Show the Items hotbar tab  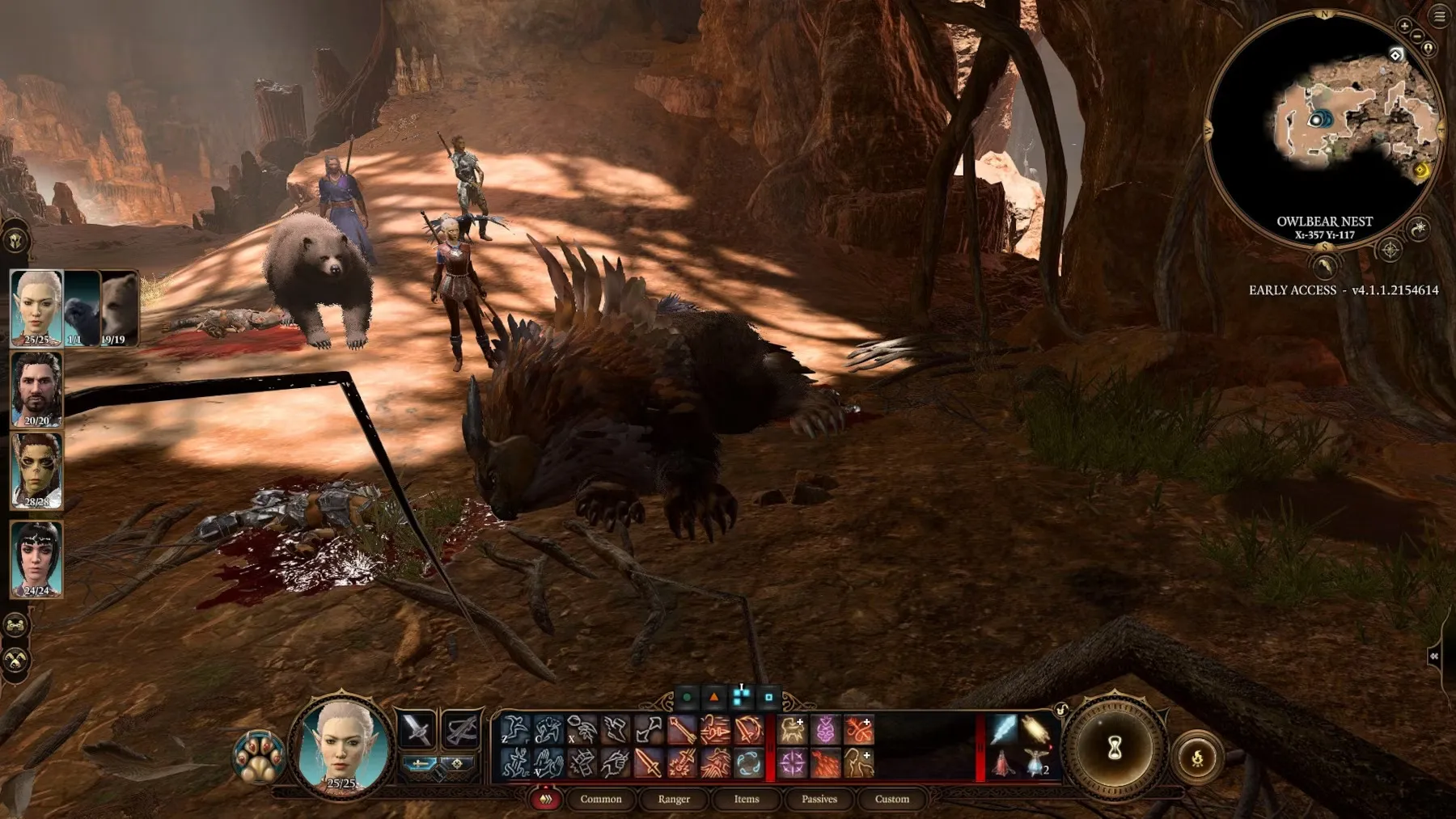(x=746, y=799)
